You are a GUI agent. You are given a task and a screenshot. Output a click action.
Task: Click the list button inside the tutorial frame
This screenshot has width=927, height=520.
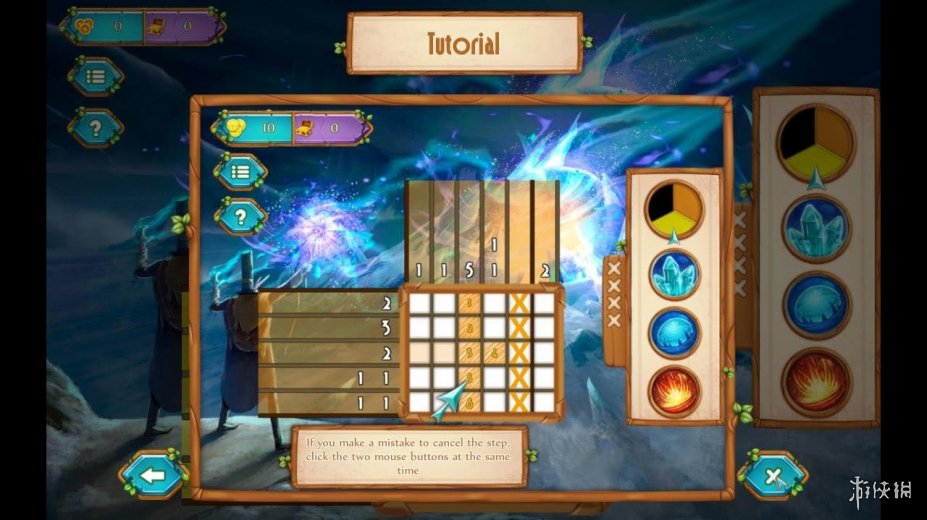tap(240, 171)
